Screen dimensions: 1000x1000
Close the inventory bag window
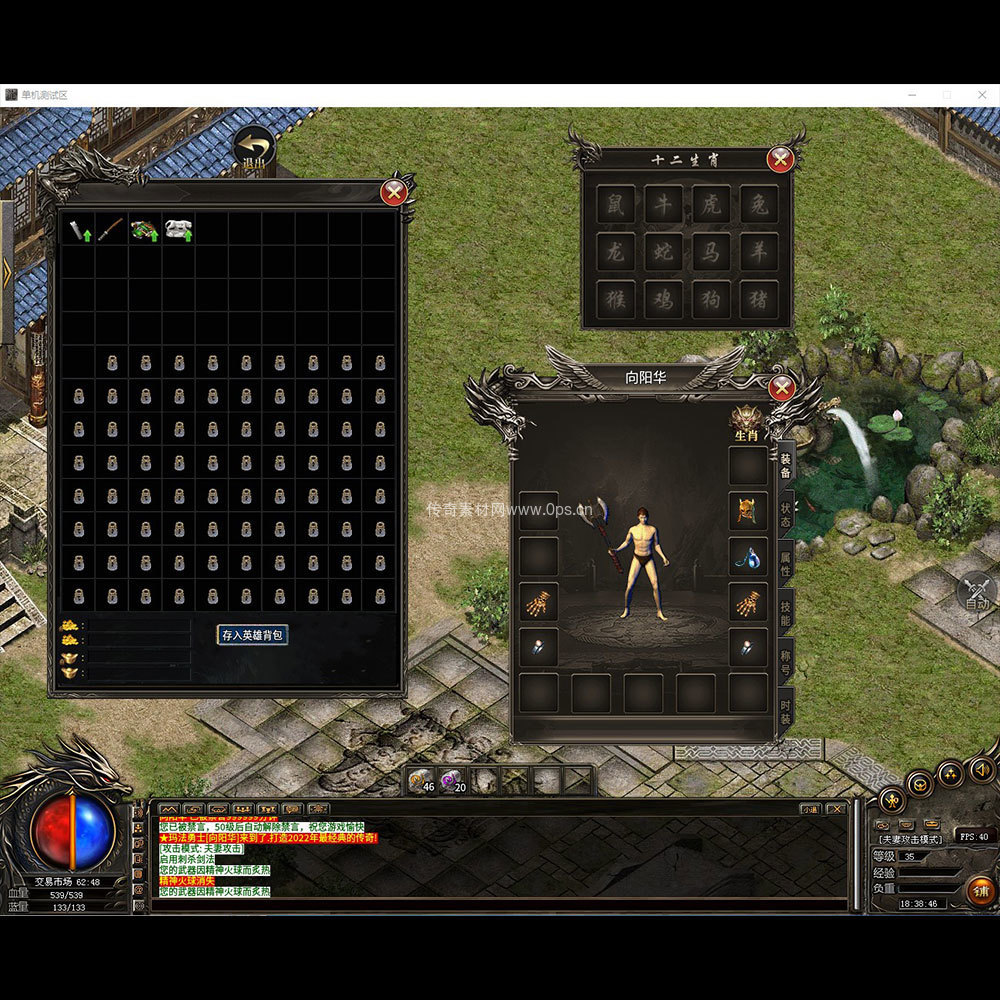point(394,190)
